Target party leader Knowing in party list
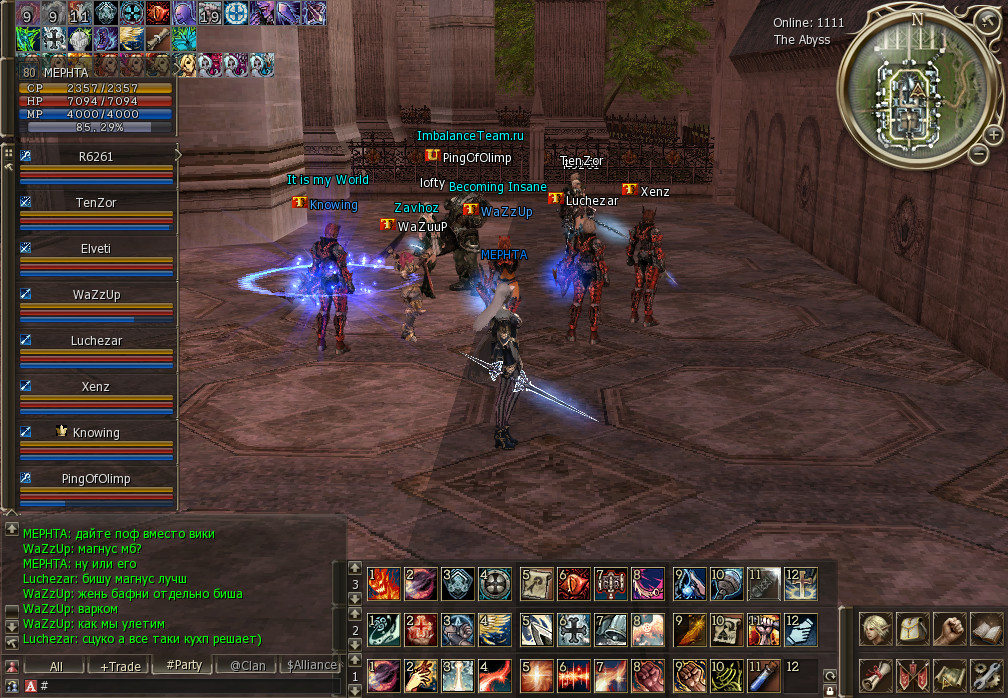Image resolution: width=1008 pixels, height=698 pixels. (96, 433)
